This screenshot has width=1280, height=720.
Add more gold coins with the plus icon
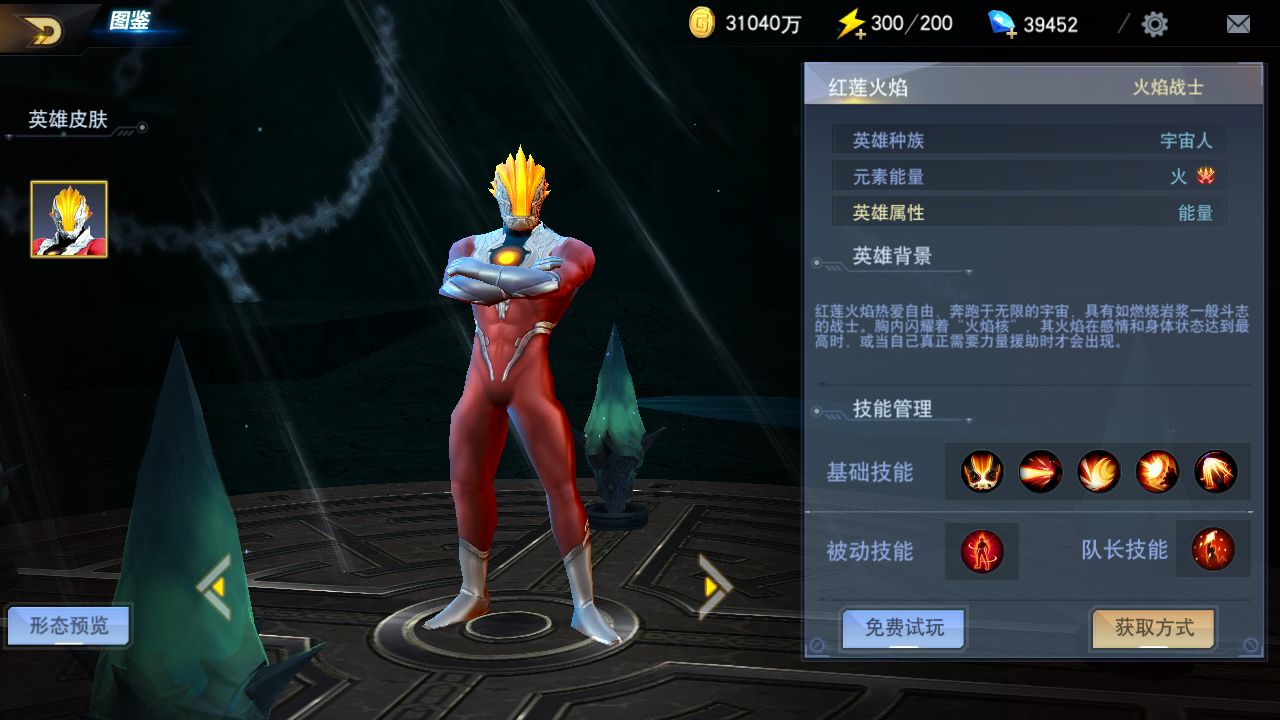pyautogui.click(x=703, y=23)
